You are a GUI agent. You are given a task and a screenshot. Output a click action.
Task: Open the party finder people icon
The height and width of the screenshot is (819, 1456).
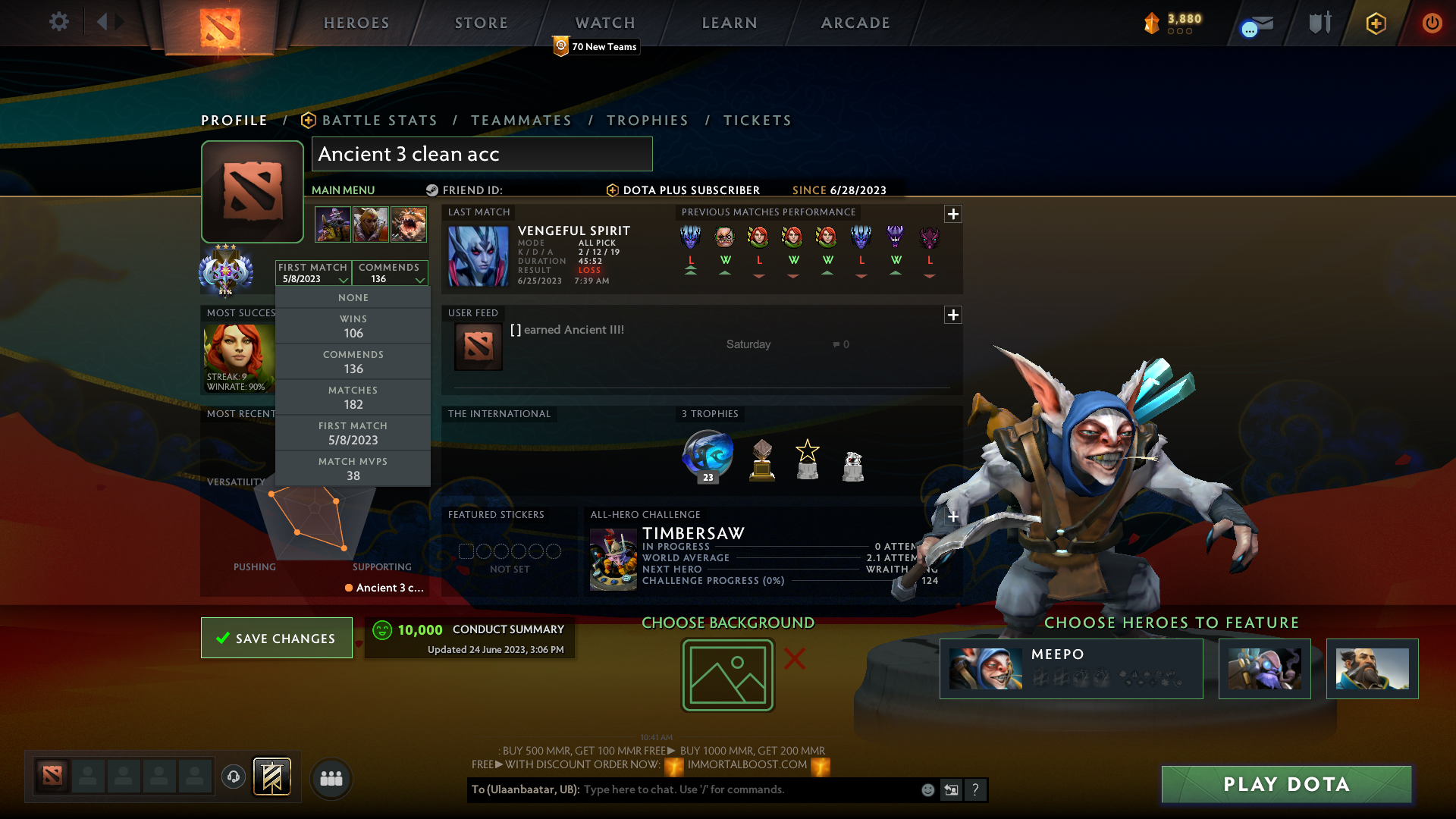(331, 778)
